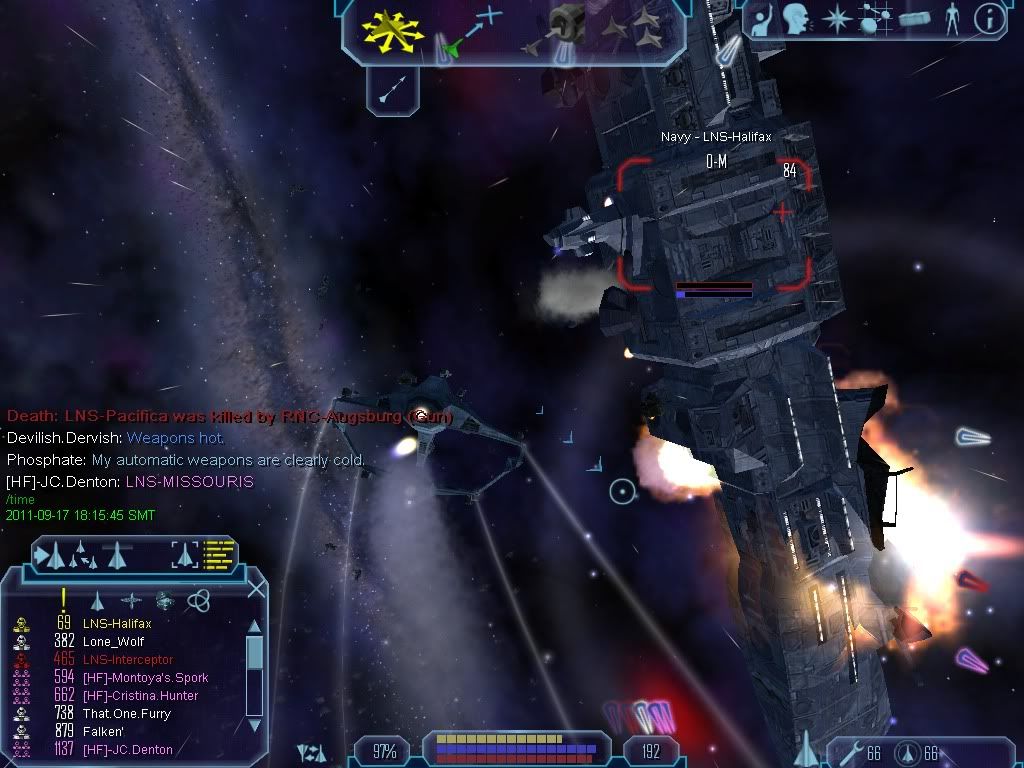1024x768 pixels.
Task: Activate the Join Formation ships icon
Action: [634, 30]
